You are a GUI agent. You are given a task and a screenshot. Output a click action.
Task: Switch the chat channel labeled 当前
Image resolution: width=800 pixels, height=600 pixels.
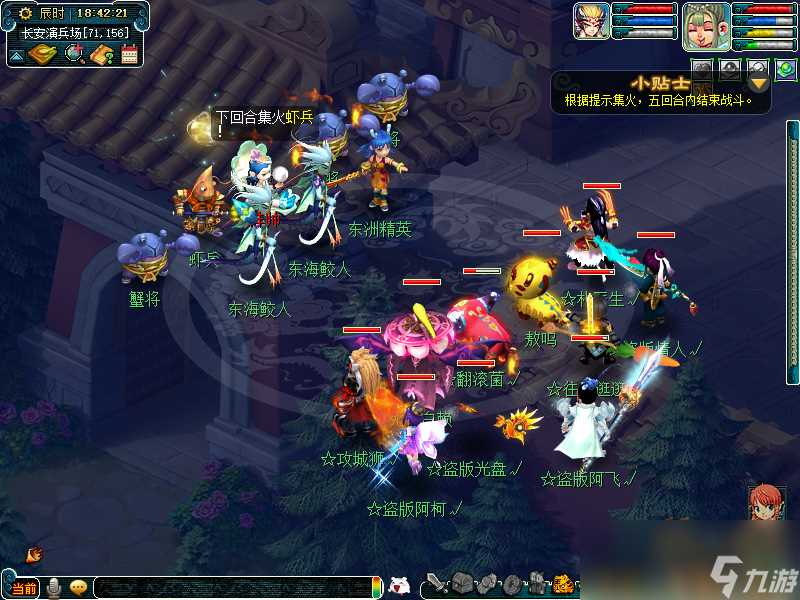click(x=25, y=587)
